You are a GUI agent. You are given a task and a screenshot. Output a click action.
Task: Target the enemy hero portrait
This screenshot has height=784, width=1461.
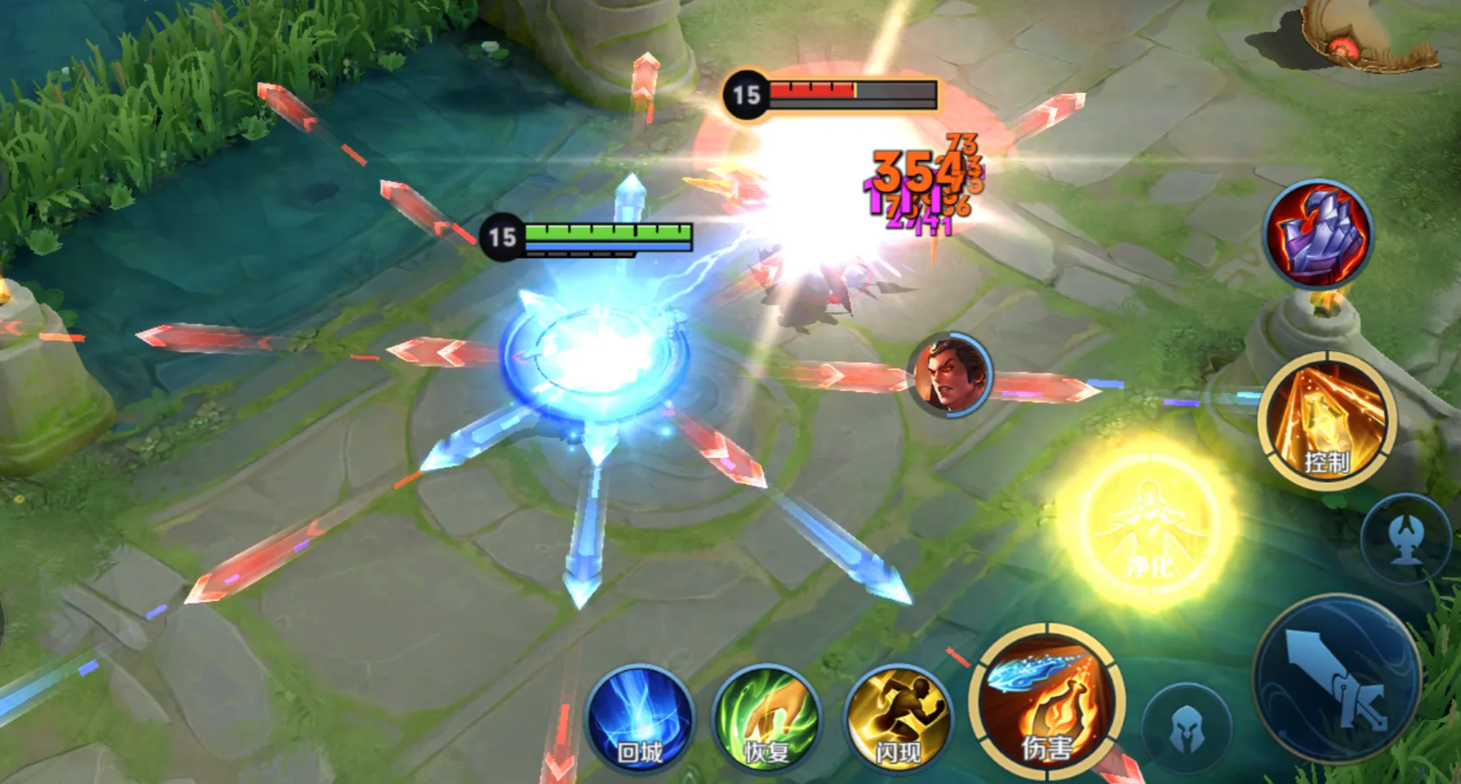(x=950, y=375)
